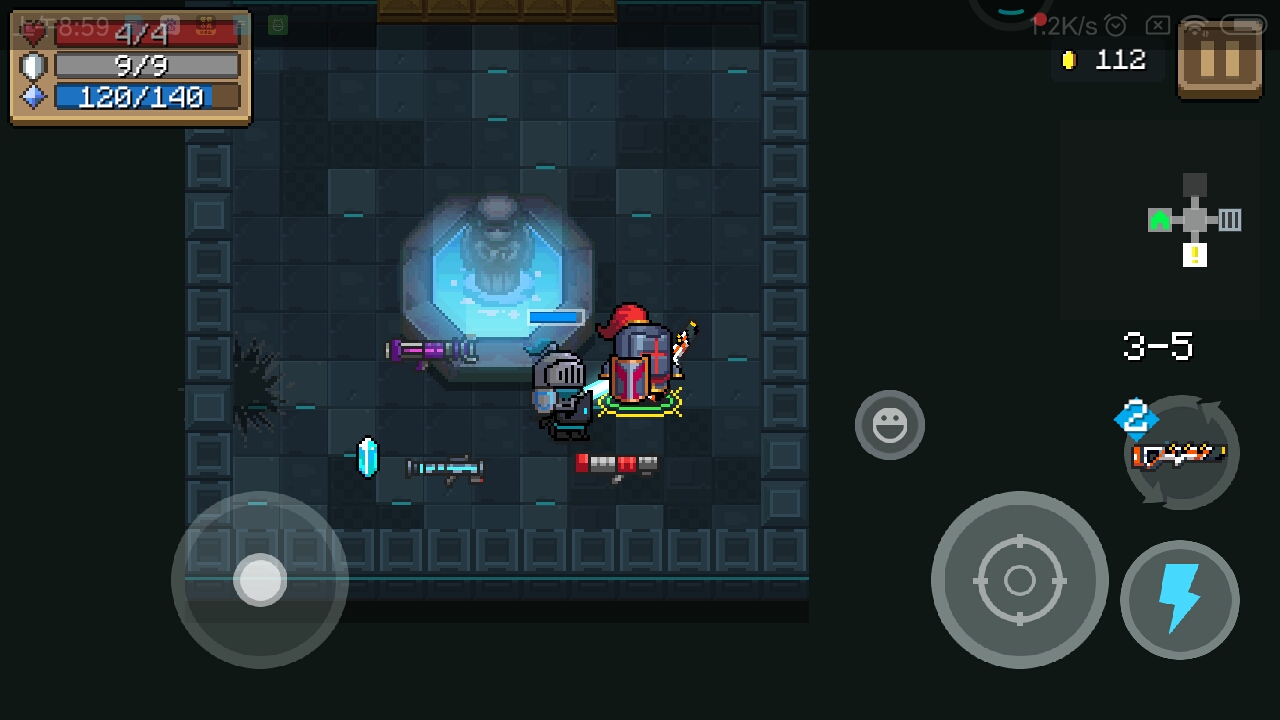Screen dimensions: 1280x720
Task: Open the emoji emote button
Action: [x=889, y=425]
